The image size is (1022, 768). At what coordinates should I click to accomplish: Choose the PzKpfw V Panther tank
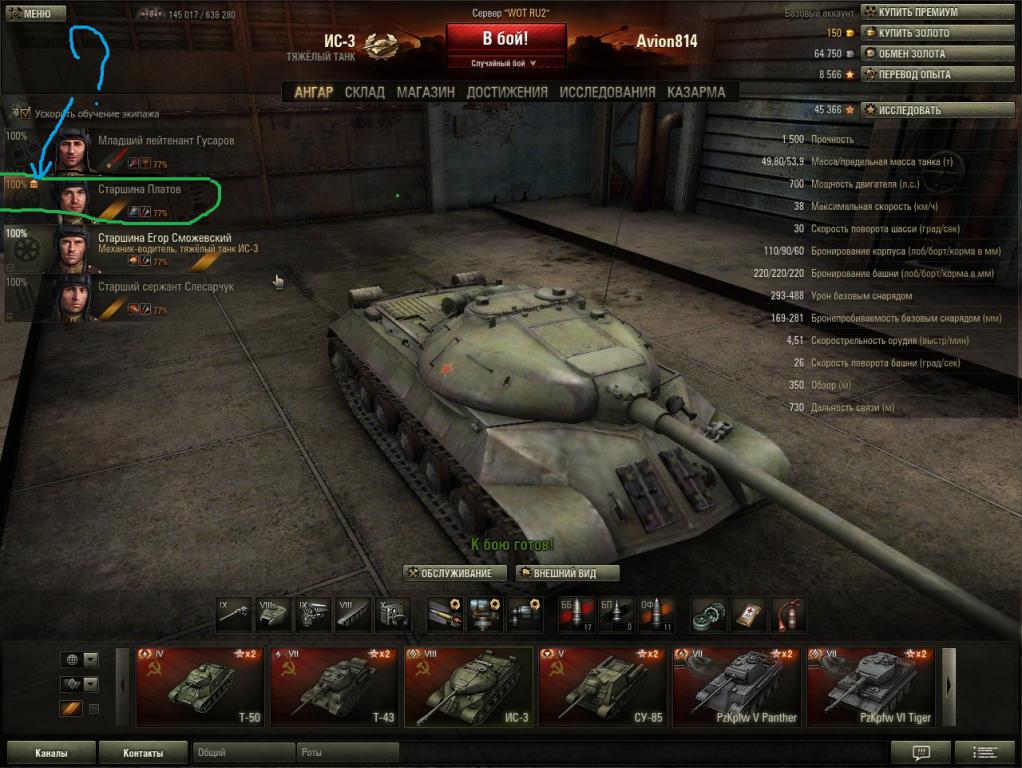[x=736, y=687]
